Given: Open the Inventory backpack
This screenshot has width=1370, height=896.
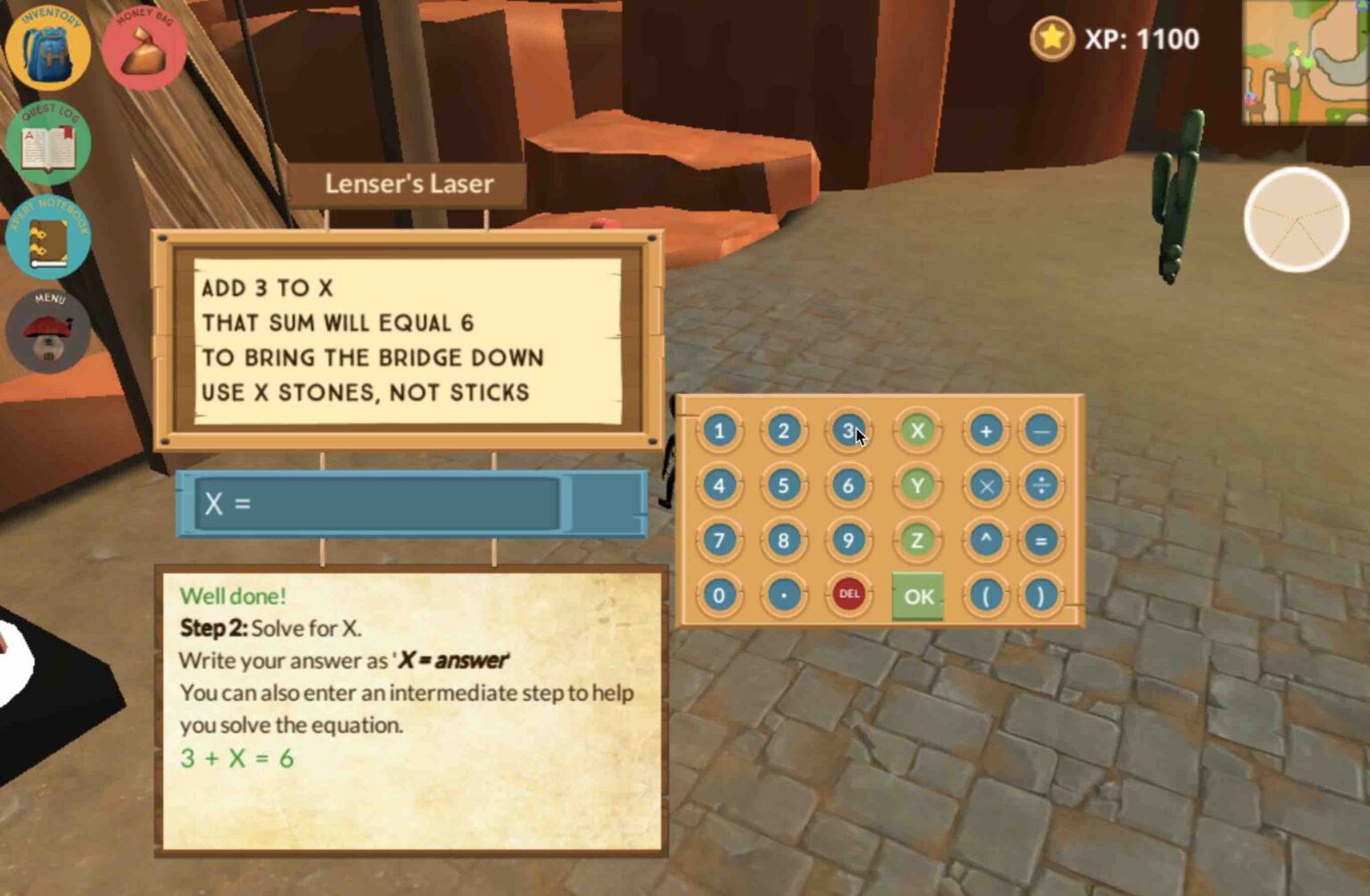Looking at the screenshot, I should 49,51.
